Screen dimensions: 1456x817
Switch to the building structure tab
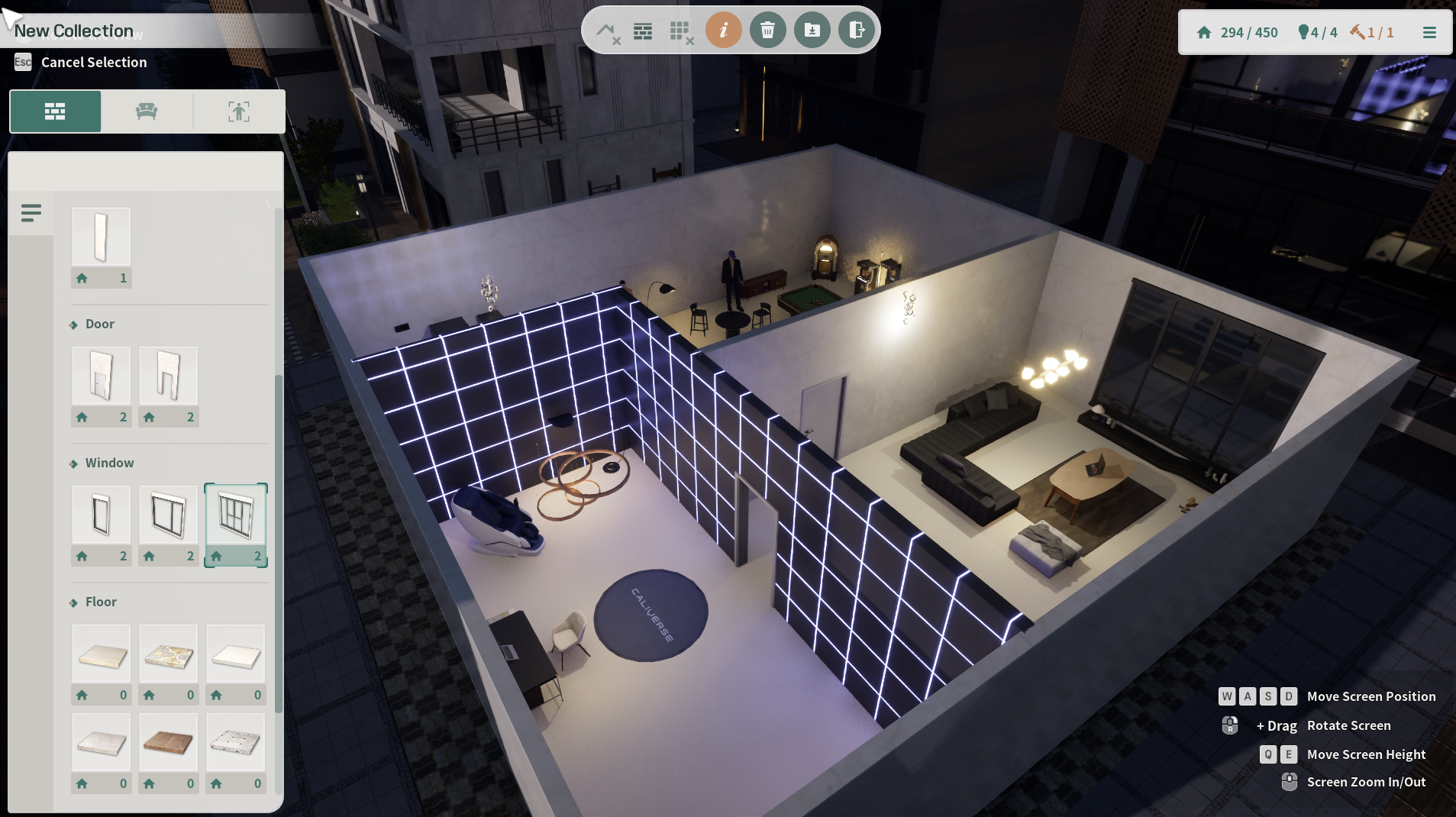tap(55, 111)
